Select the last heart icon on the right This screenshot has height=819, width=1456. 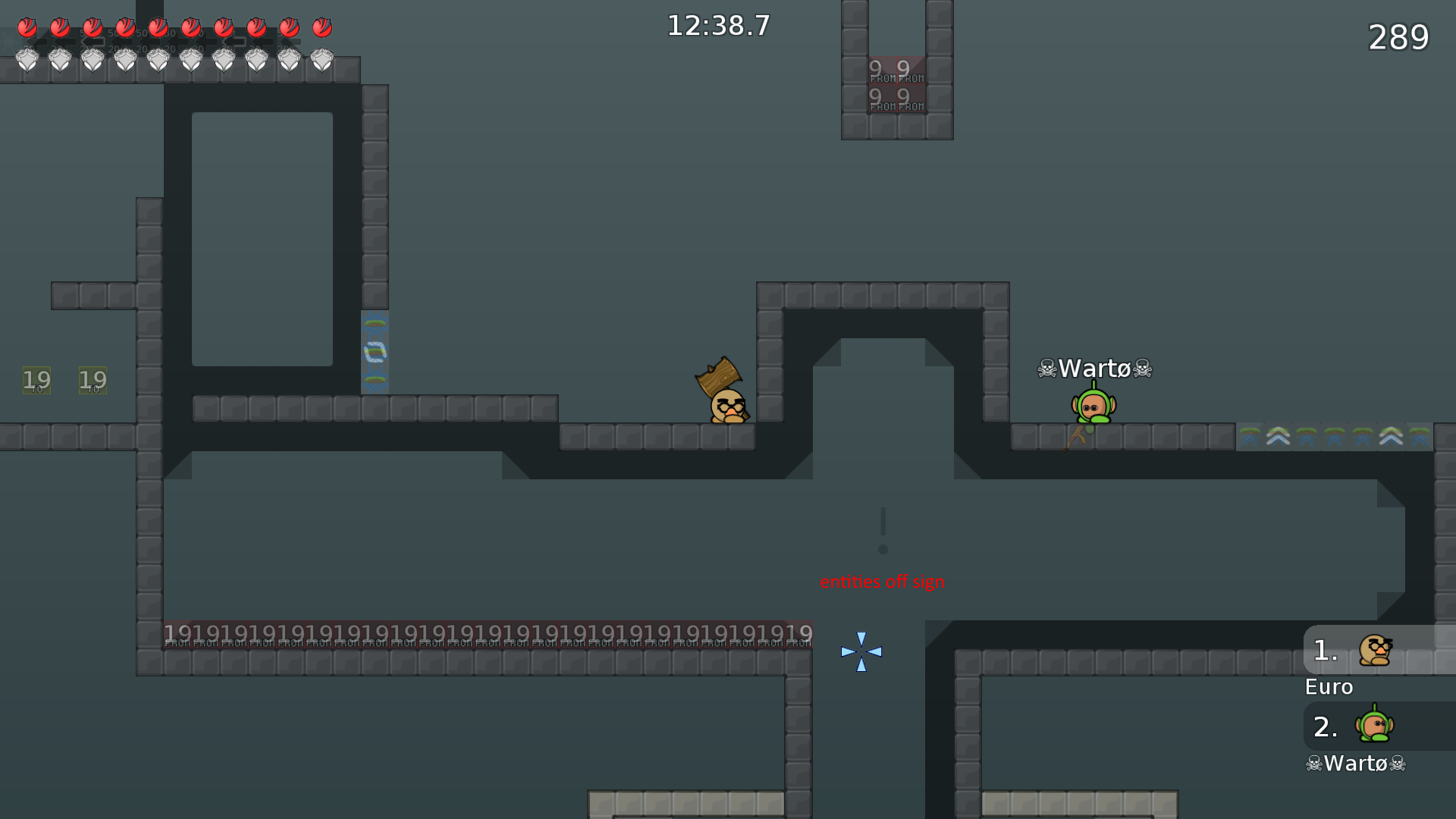(321, 27)
